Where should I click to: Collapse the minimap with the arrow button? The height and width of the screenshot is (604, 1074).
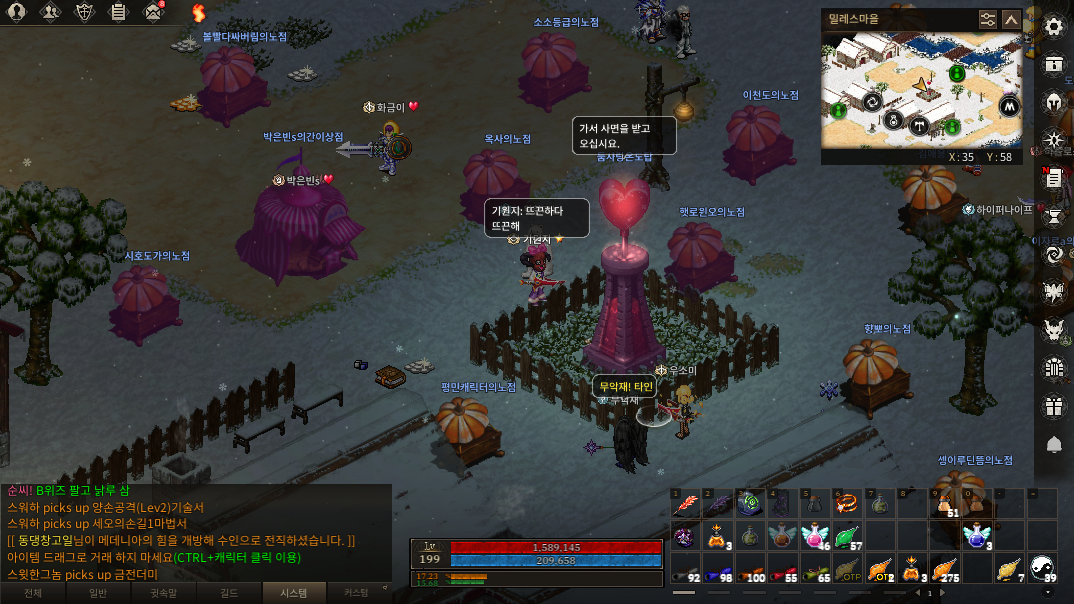coord(1011,19)
